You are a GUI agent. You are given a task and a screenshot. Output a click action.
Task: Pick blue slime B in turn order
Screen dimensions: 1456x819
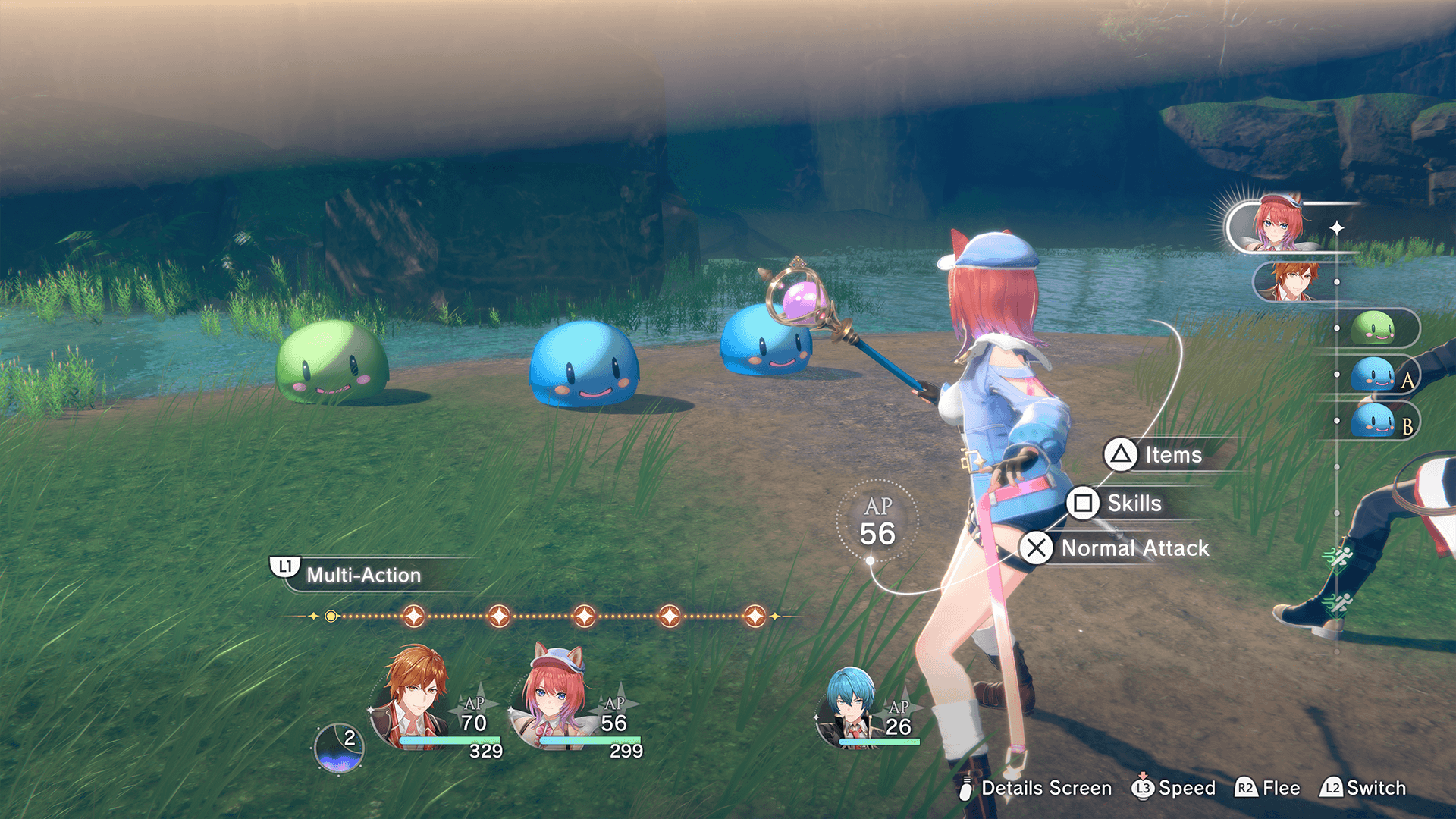coord(1373,421)
